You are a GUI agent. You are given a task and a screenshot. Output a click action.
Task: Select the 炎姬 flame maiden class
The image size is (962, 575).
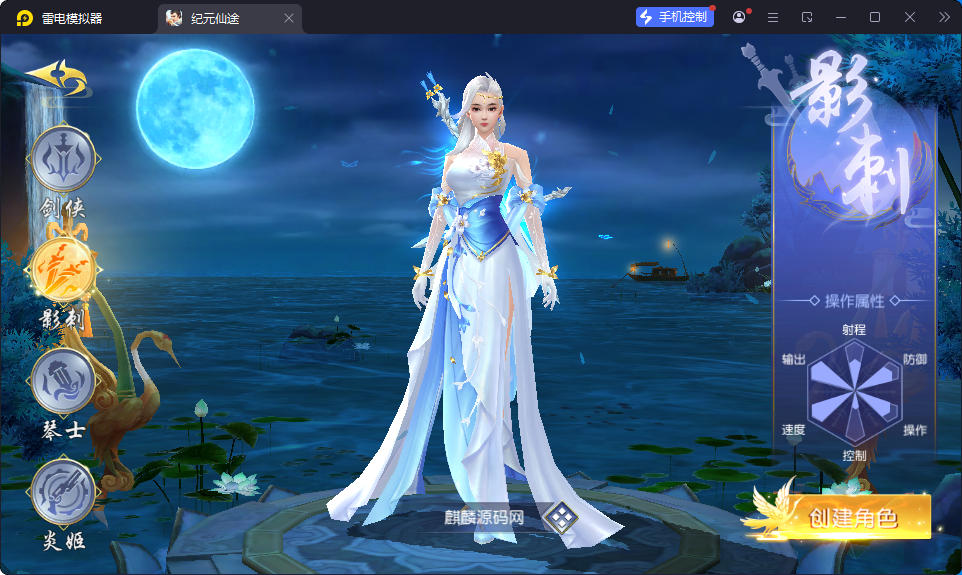coord(63,492)
